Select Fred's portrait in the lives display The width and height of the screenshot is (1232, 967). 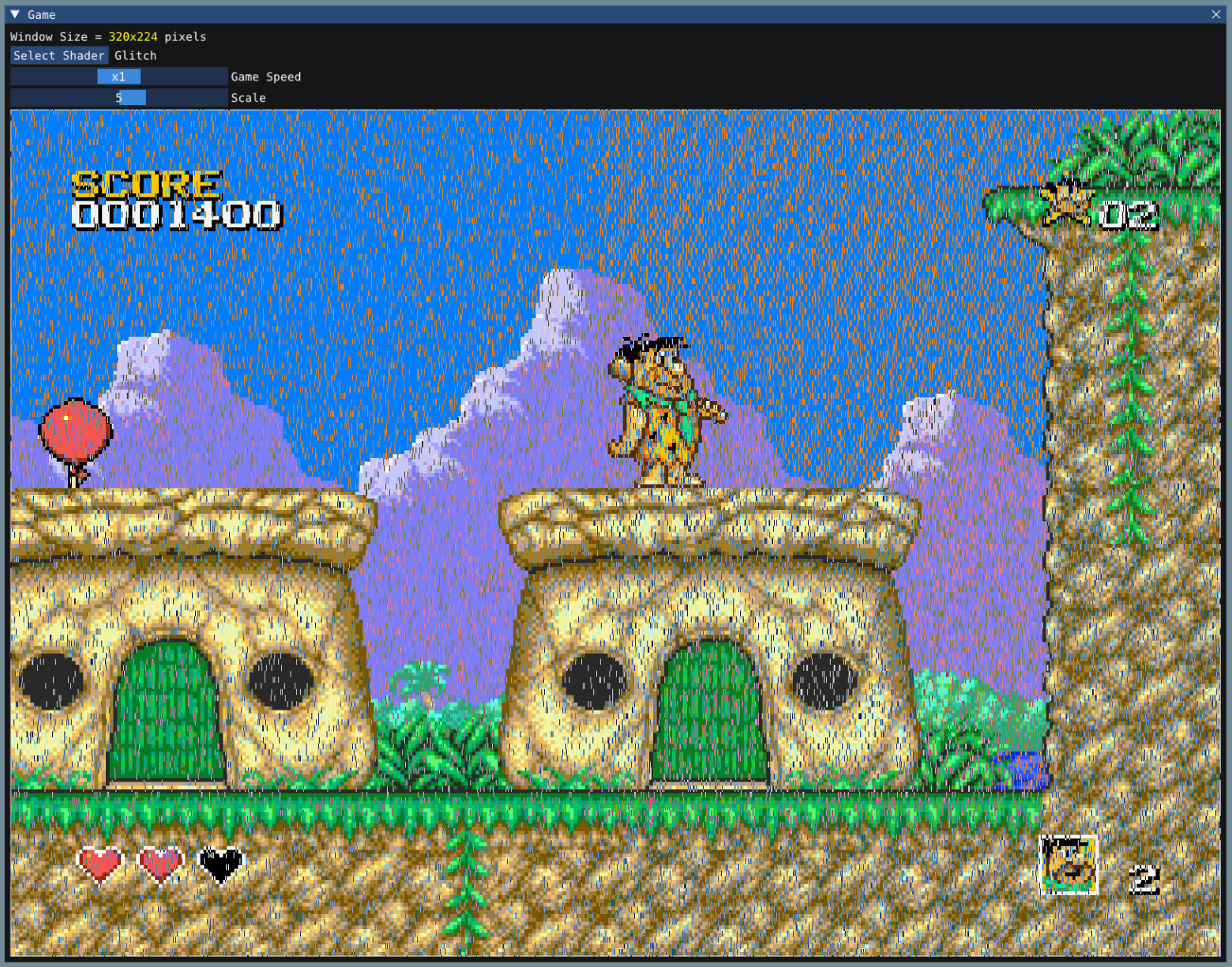(1070, 864)
